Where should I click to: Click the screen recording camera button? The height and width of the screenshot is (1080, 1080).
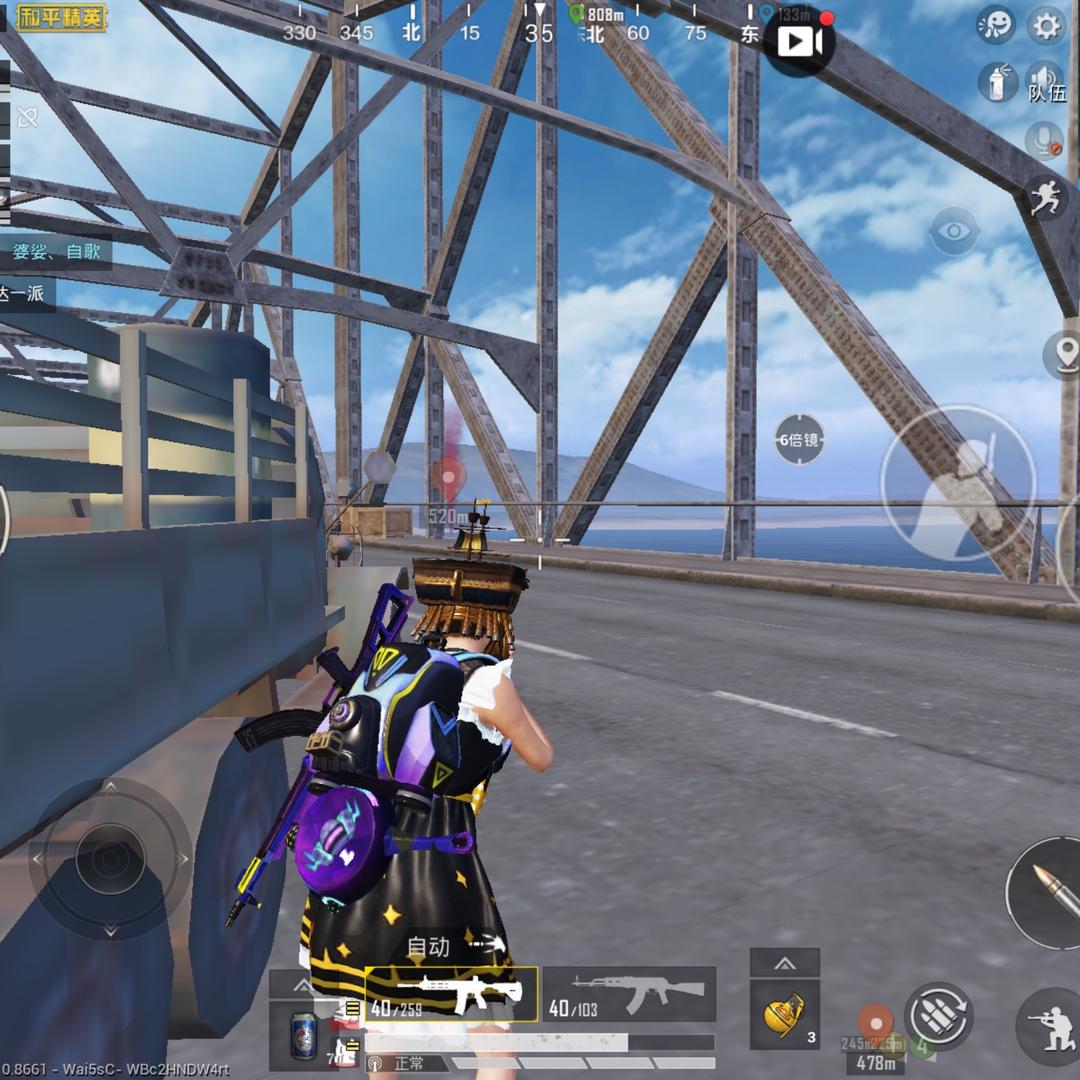pos(799,41)
